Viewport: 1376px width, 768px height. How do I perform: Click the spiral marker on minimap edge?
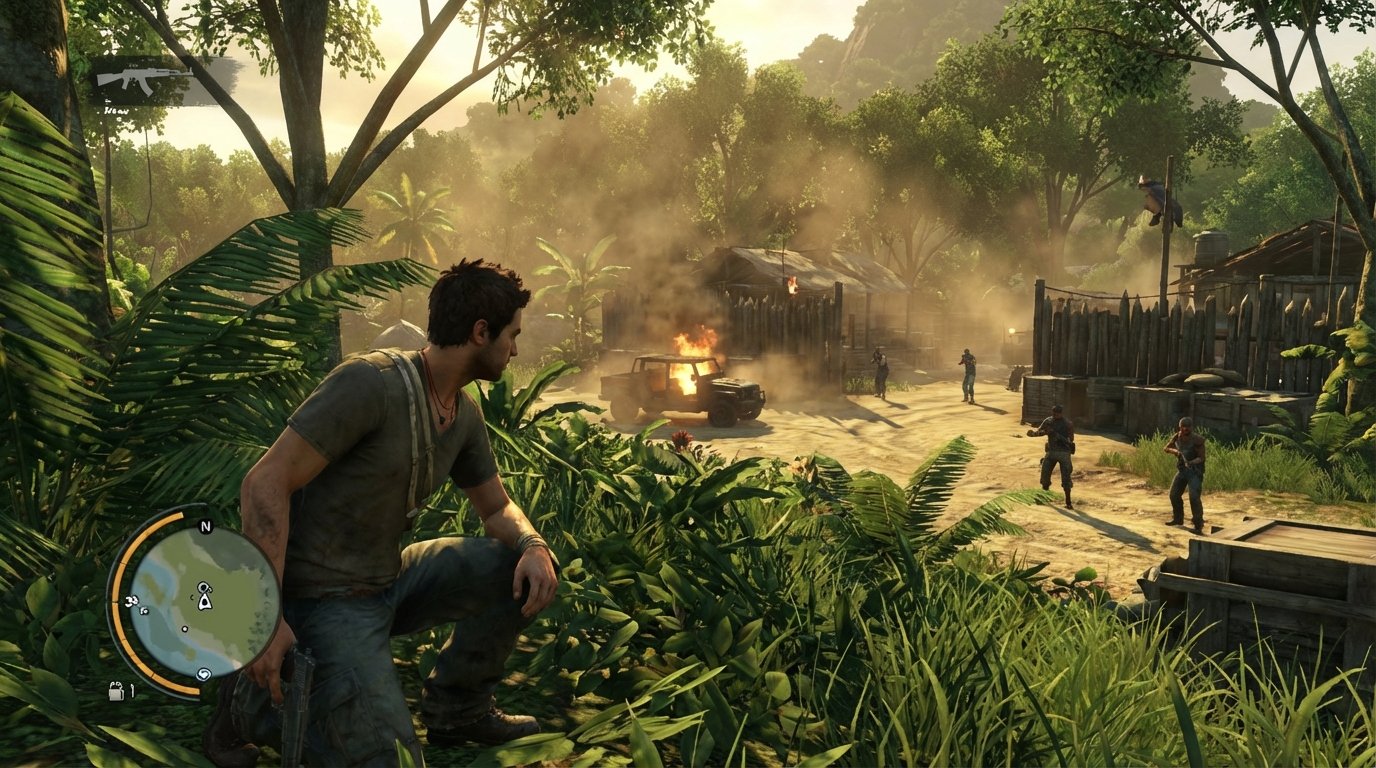pos(204,674)
